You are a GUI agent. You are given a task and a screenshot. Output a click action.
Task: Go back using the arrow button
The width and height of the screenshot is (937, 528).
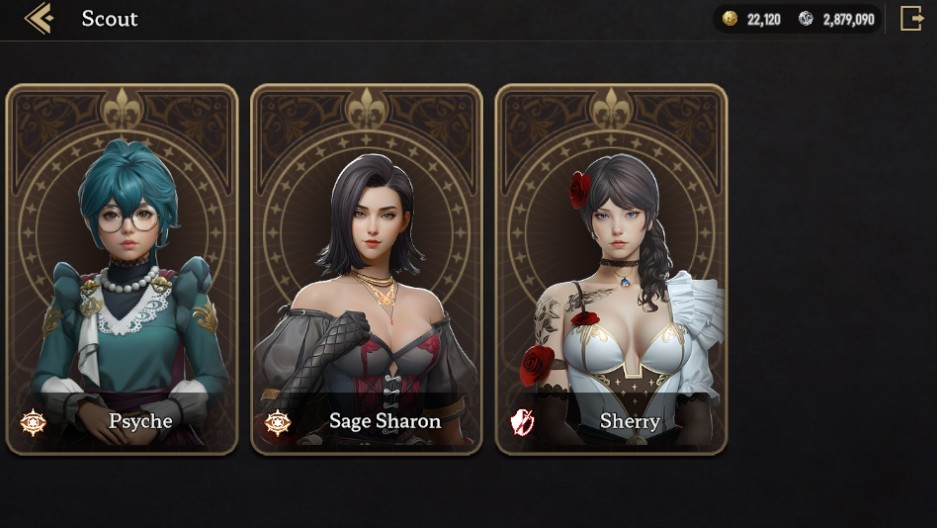click(38, 18)
